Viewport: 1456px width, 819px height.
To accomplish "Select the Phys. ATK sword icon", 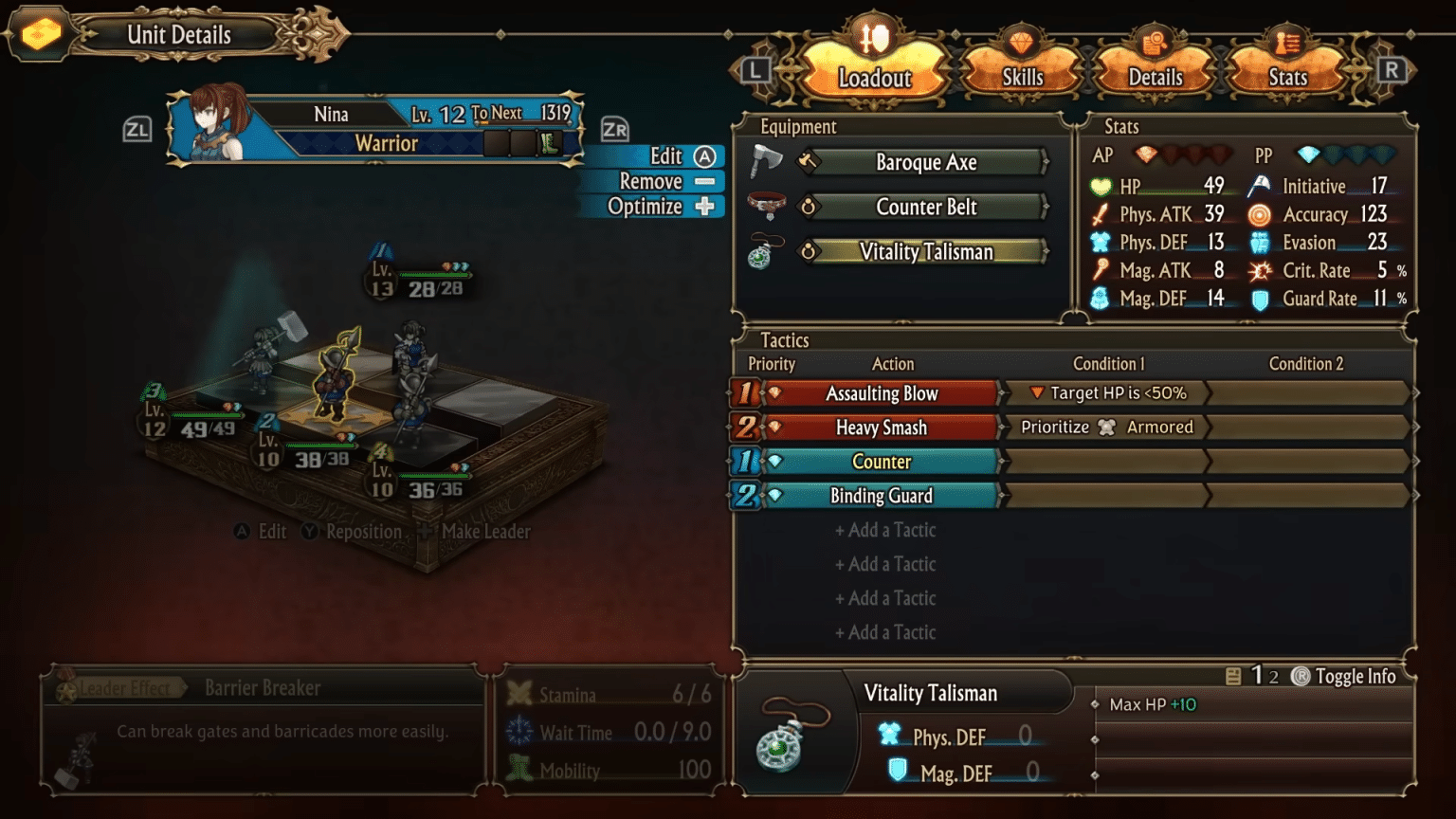I will tap(1101, 214).
